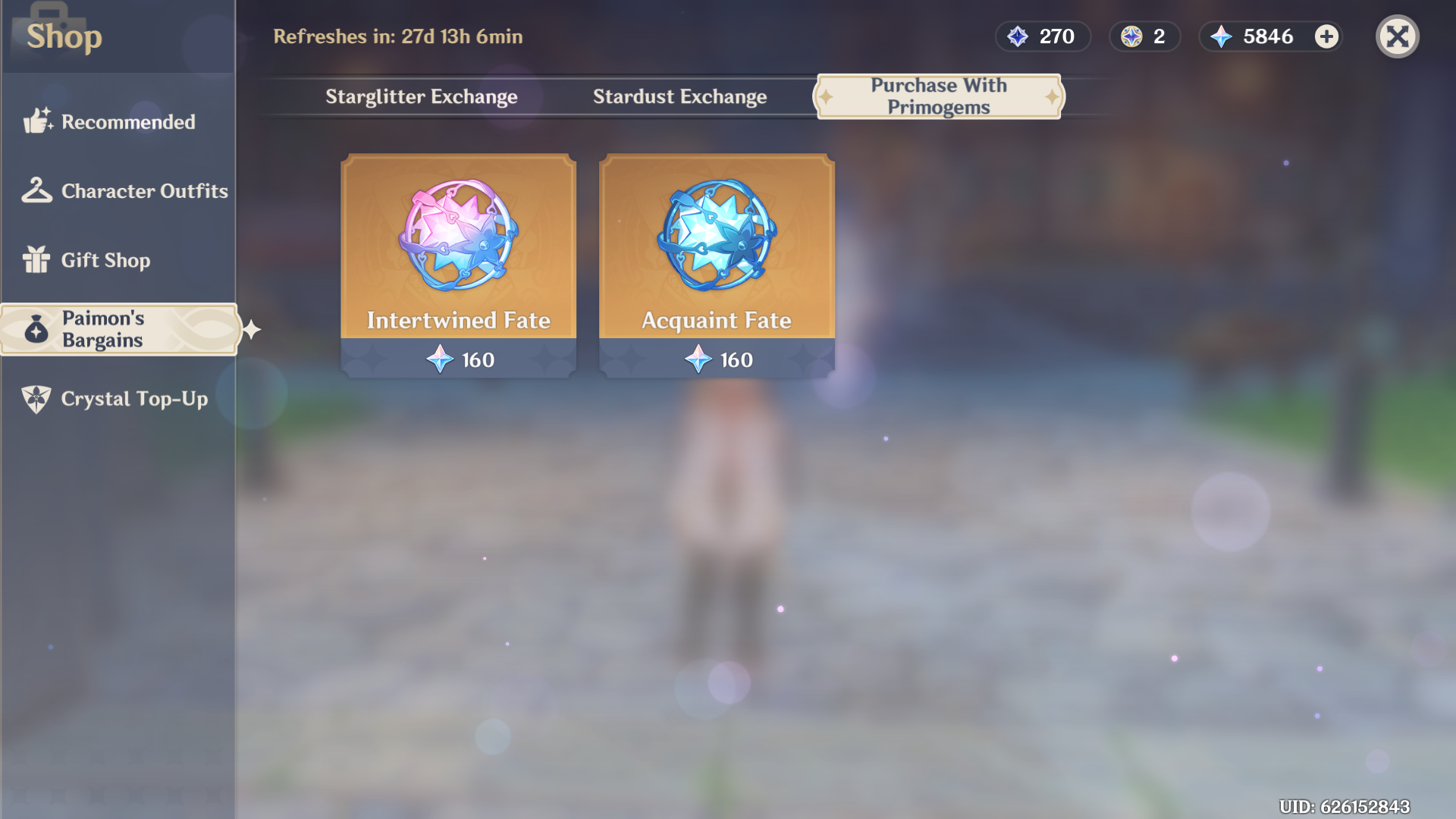
Task: Open Crystal Top-Up section
Action: (118, 399)
